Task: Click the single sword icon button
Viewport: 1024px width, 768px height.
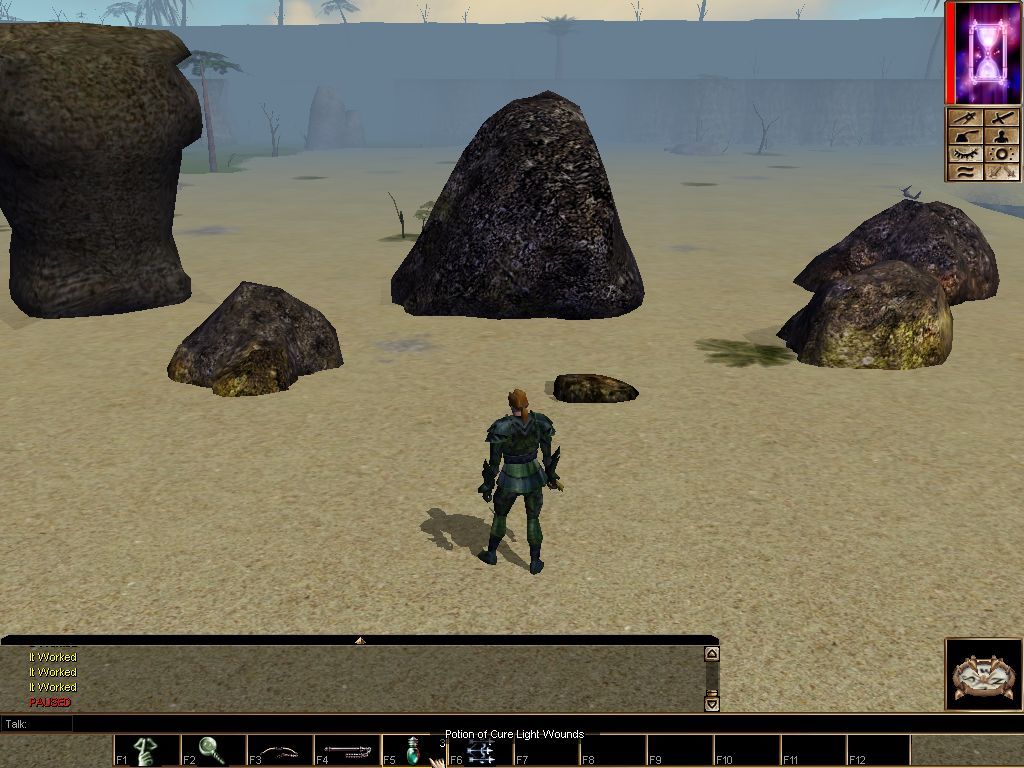Action: [1001, 118]
